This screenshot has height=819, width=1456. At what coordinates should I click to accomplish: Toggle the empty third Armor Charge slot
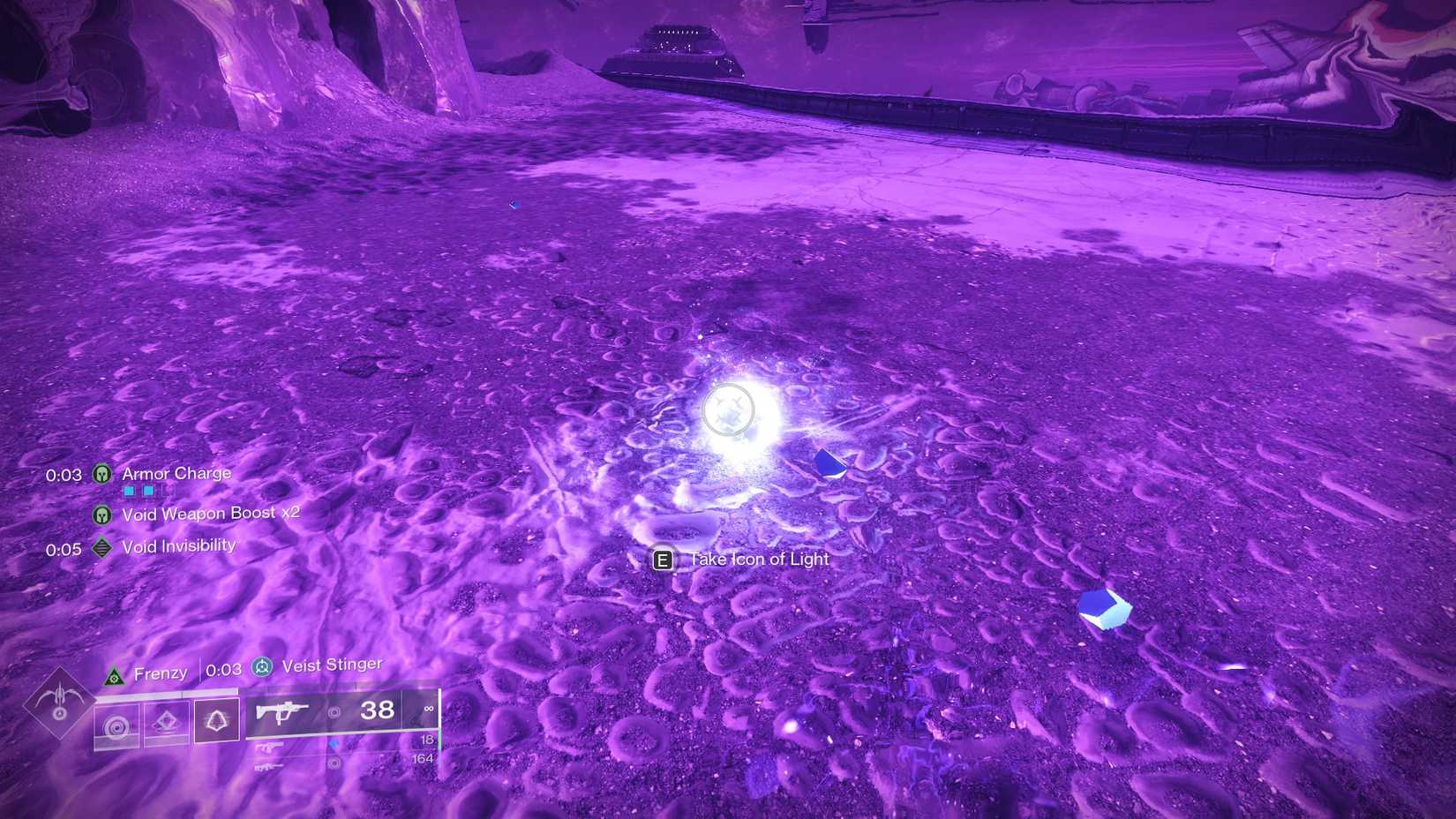(168, 491)
